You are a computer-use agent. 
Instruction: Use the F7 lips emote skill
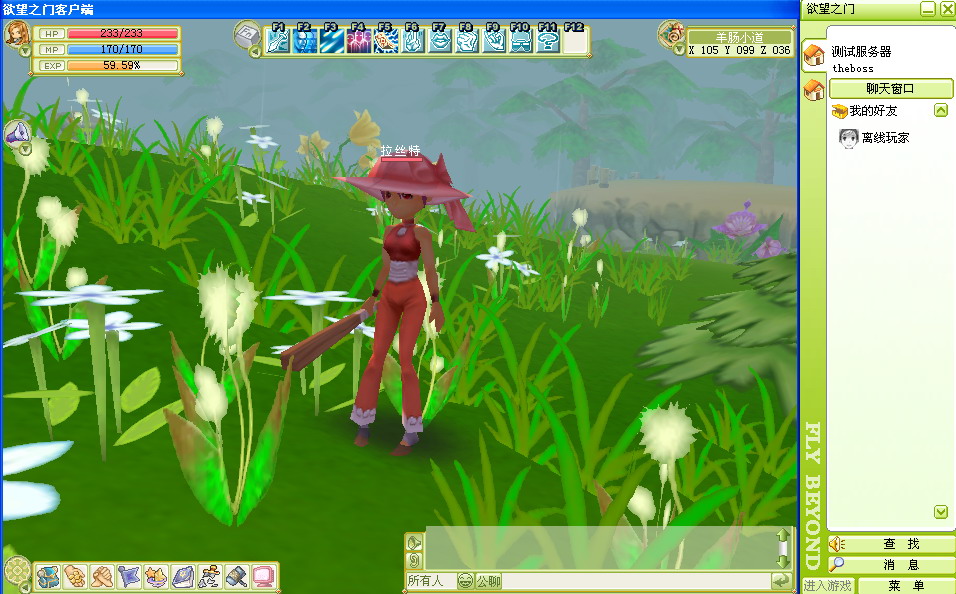[x=440, y=41]
